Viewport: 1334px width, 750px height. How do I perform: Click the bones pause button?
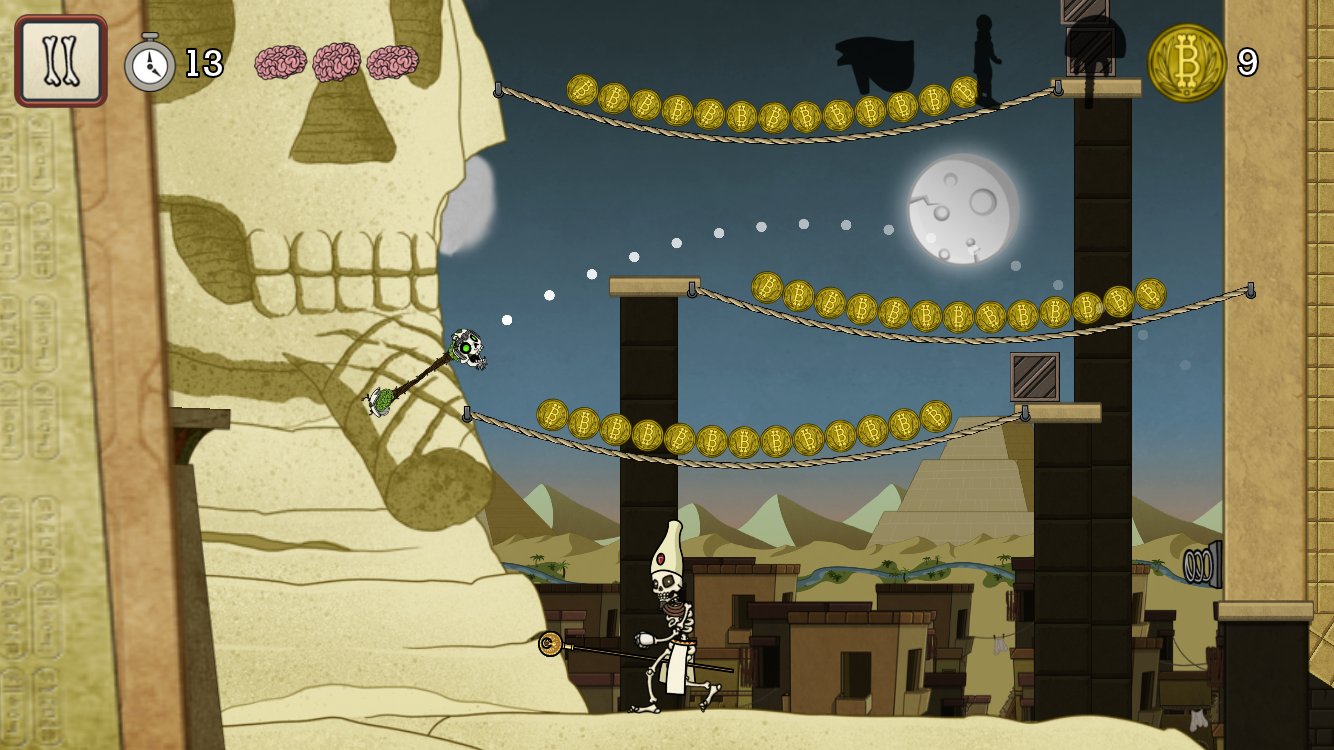(61, 61)
